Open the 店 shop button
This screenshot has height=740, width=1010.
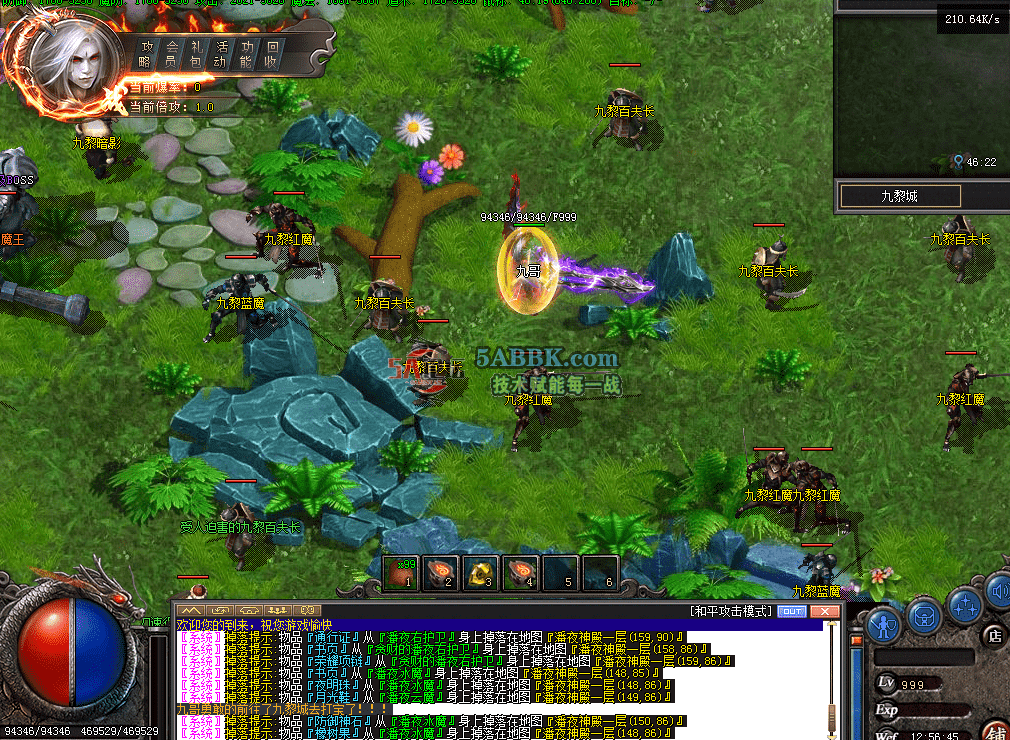(x=995, y=633)
